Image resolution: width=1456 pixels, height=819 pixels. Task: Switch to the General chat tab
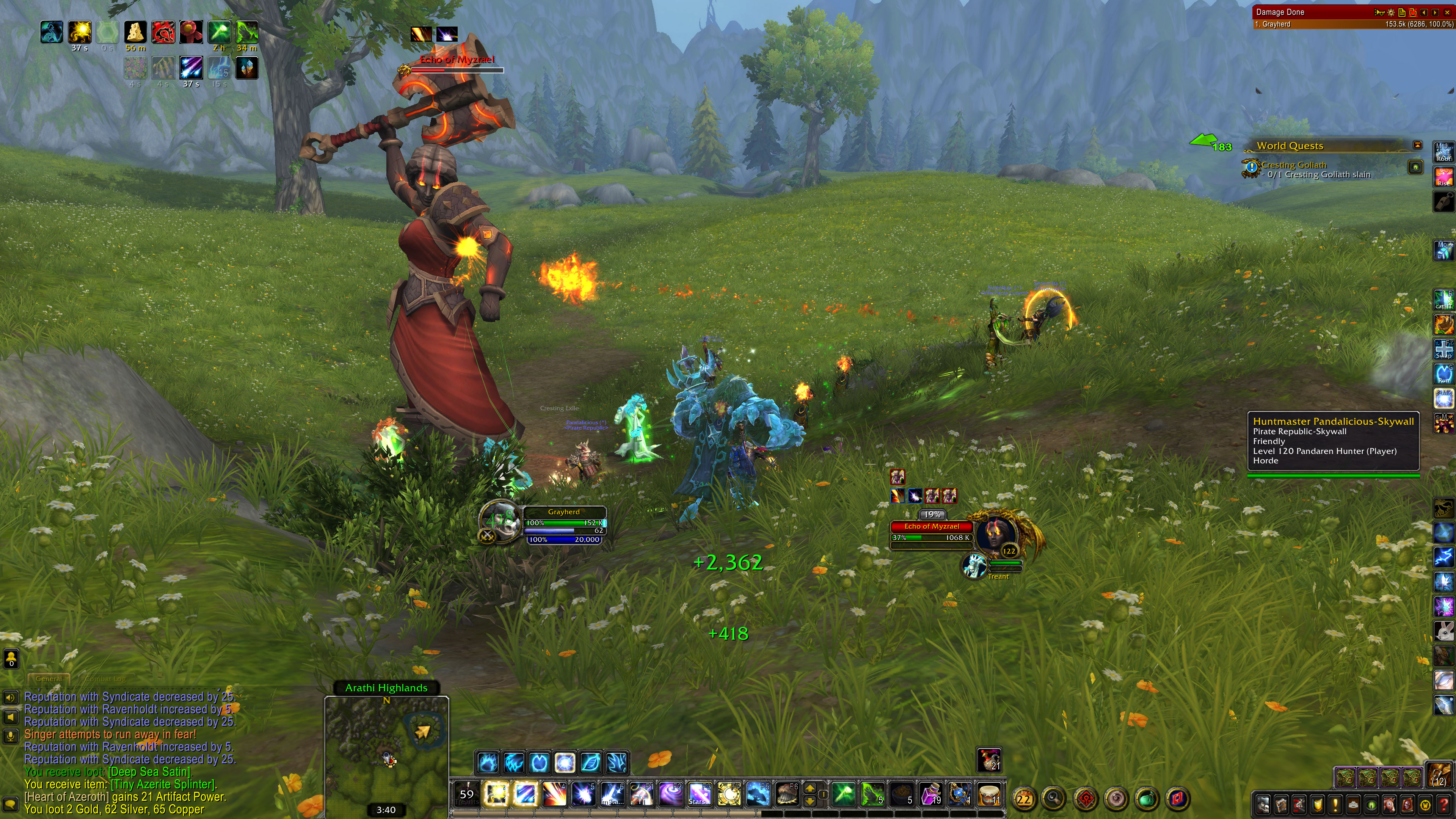pos(49,678)
